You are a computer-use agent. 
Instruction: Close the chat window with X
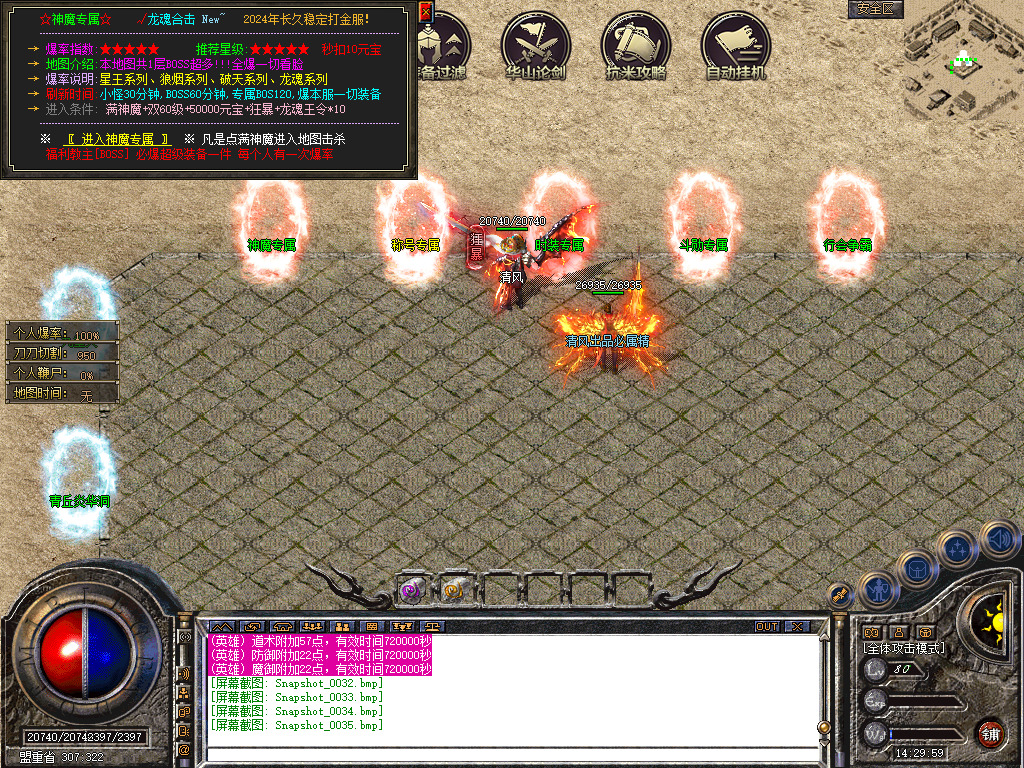coord(797,627)
